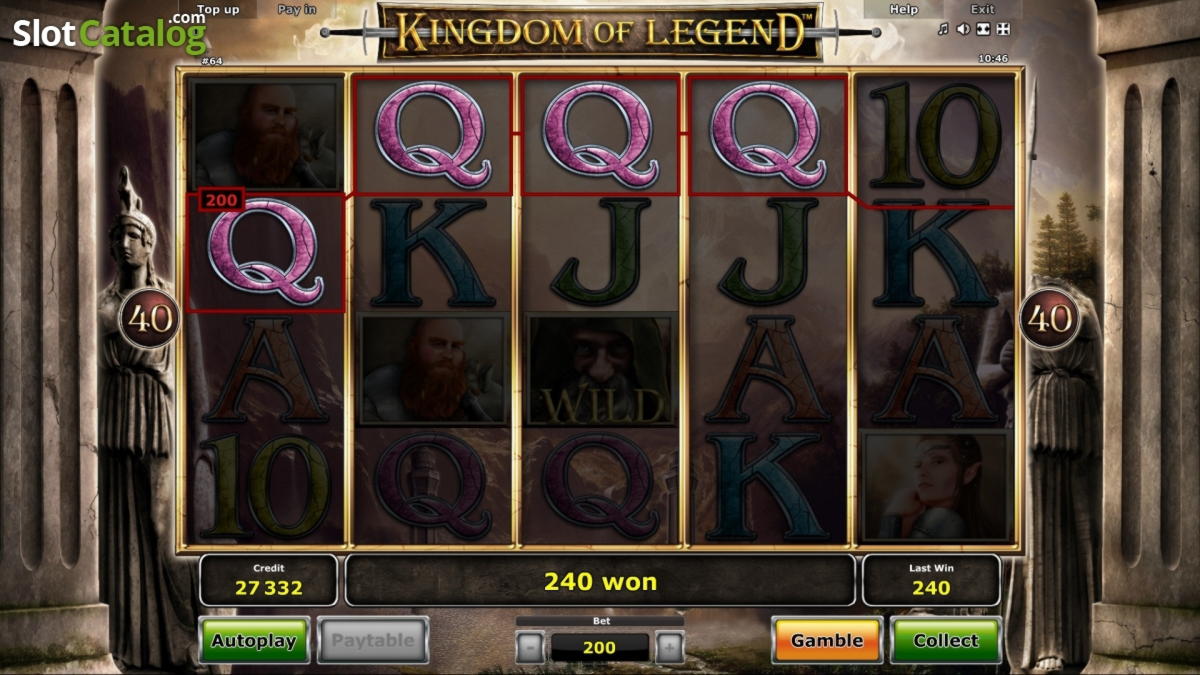Decrease the bet with the minus button
This screenshot has height=675, width=1200.
(x=530, y=648)
